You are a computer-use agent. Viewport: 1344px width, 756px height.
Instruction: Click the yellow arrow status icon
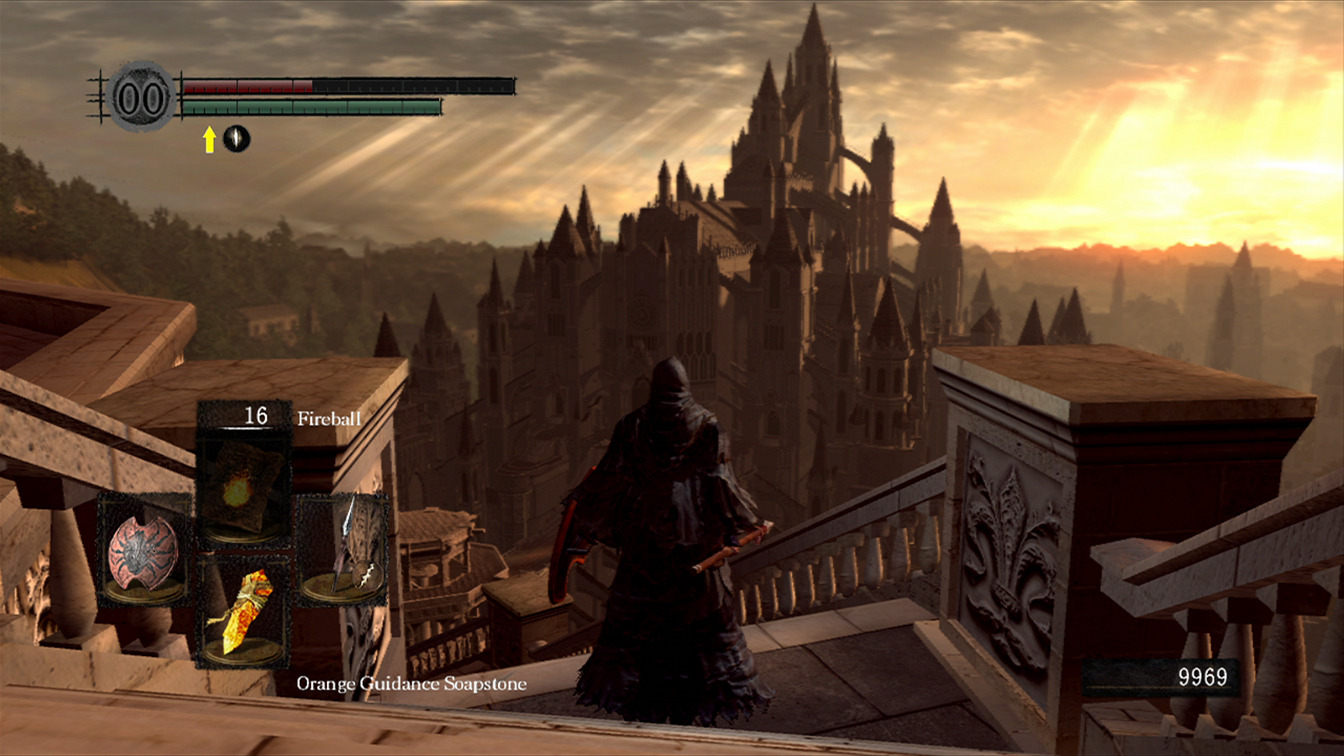tap(209, 139)
